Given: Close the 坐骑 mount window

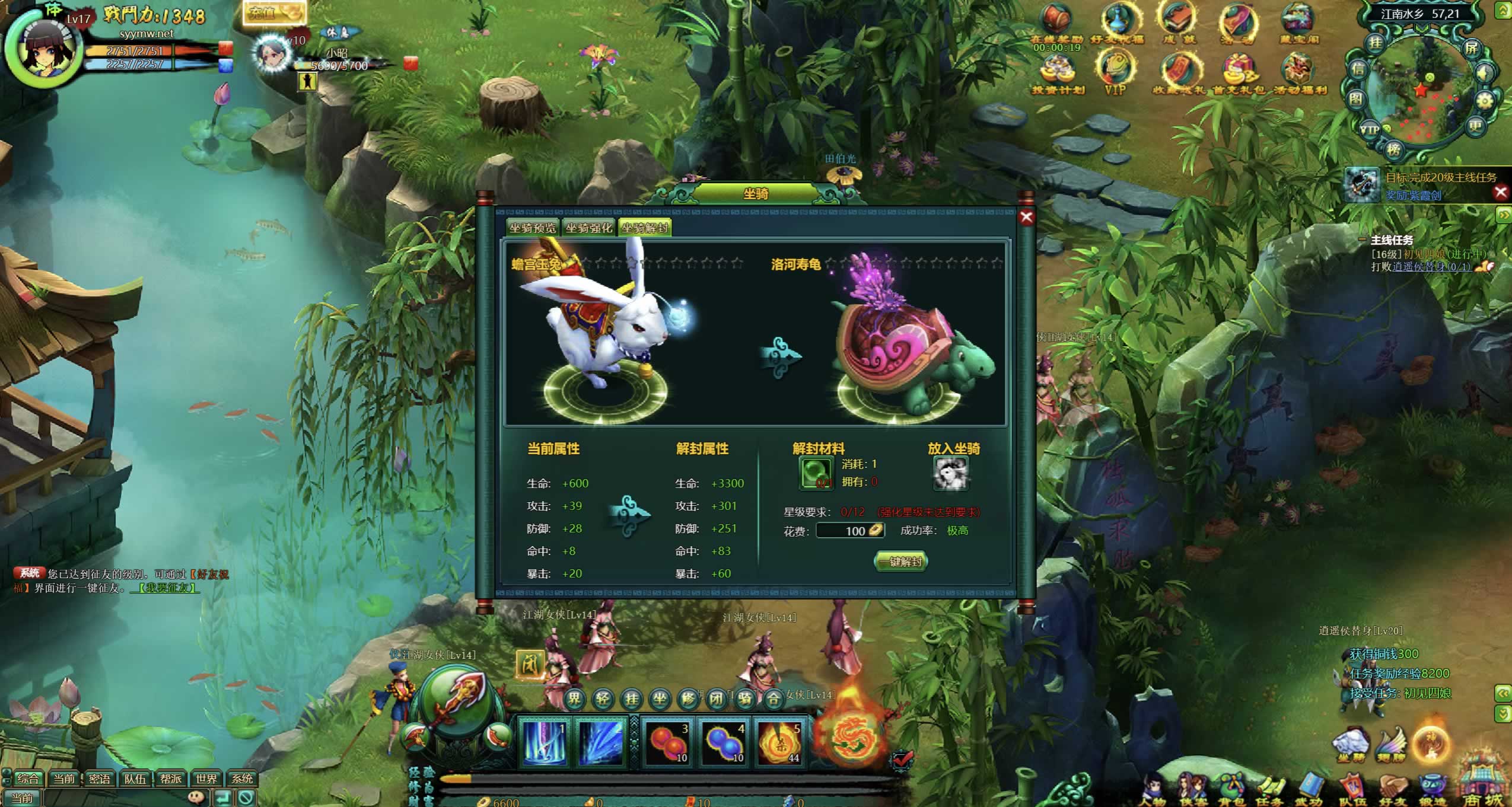Looking at the screenshot, I should [1027, 218].
